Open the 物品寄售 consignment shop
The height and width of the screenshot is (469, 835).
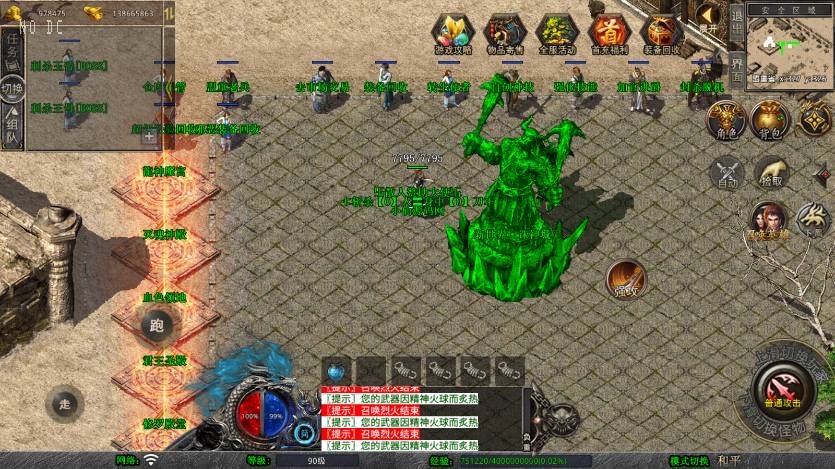pyautogui.click(x=505, y=34)
